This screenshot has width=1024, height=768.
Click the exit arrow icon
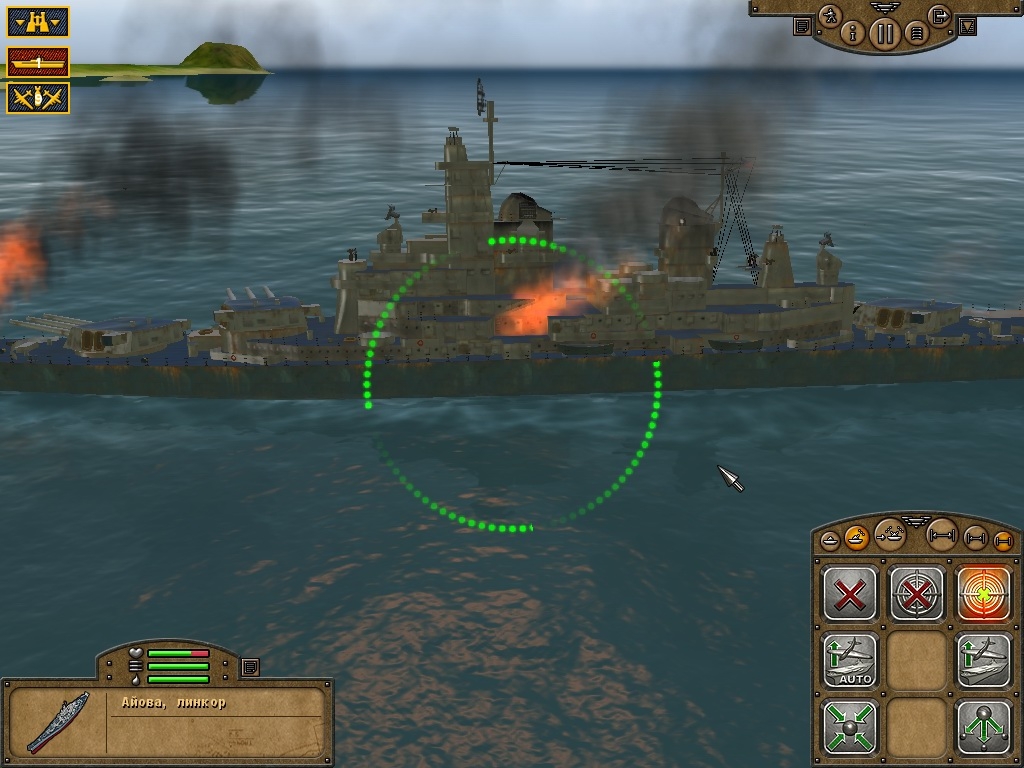pos(938,16)
